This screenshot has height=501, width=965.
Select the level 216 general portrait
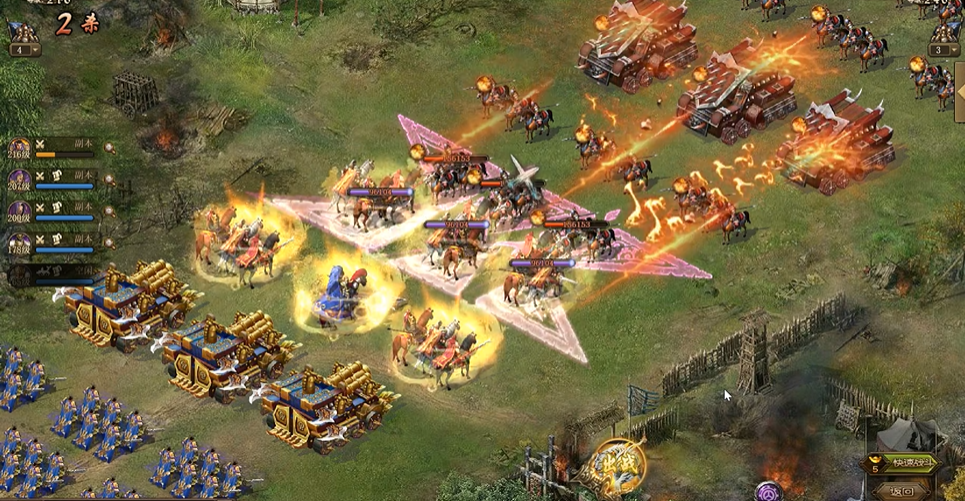pos(20,148)
